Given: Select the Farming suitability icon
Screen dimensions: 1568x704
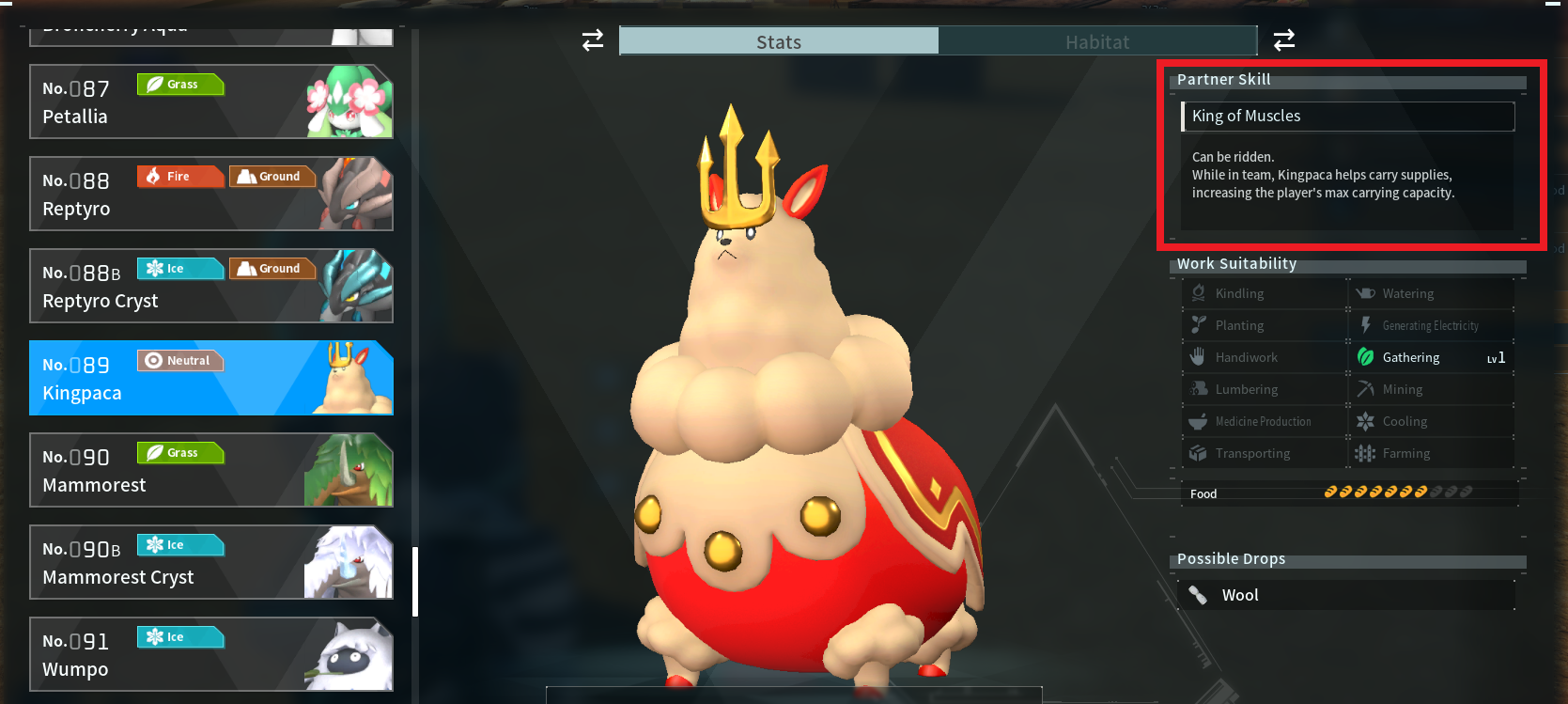Looking at the screenshot, I should tap(1365, 452).
